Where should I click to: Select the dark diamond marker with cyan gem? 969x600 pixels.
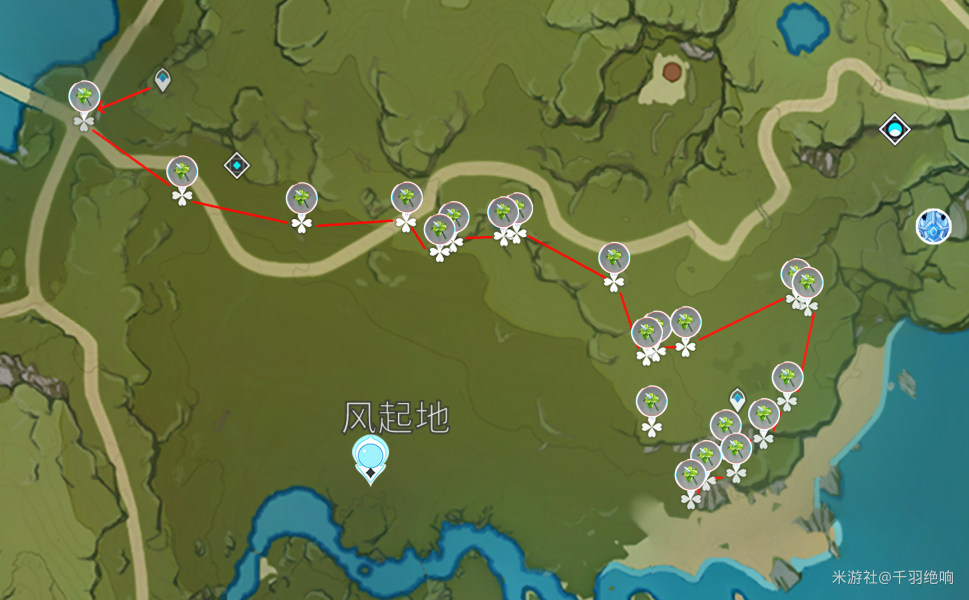pos(236,164)
